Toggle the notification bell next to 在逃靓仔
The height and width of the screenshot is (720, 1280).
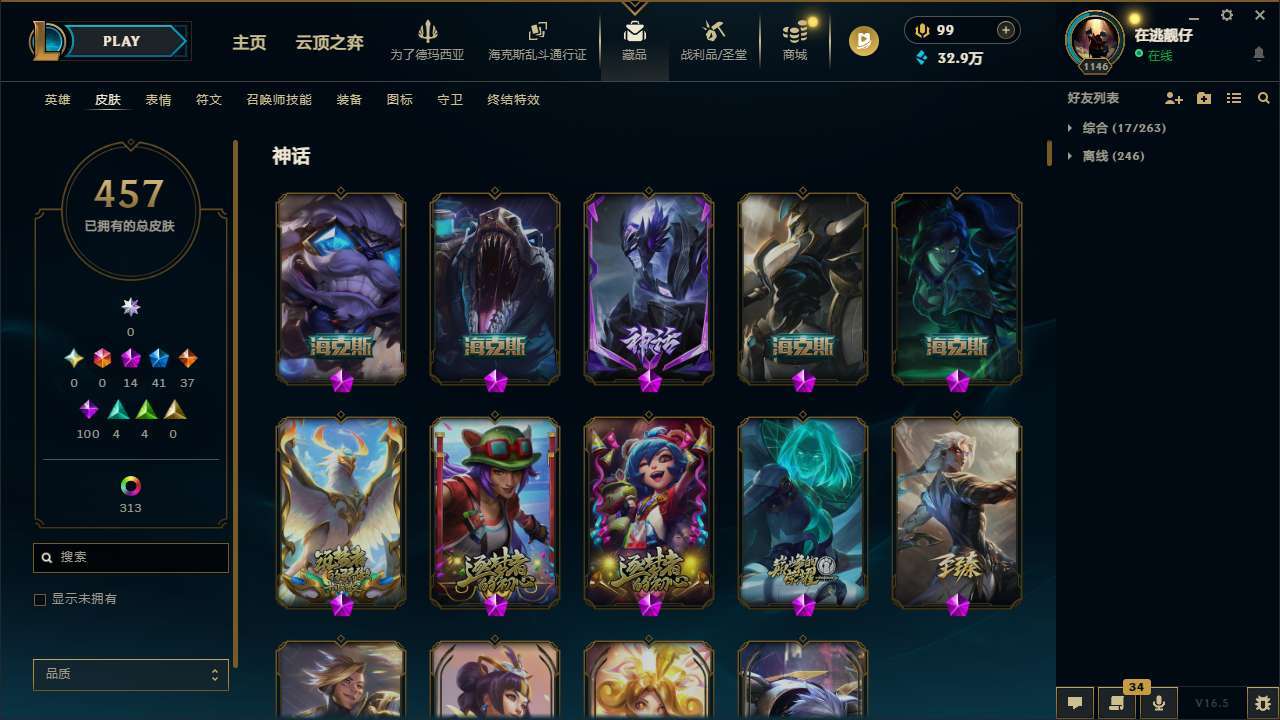[1258, 53]
